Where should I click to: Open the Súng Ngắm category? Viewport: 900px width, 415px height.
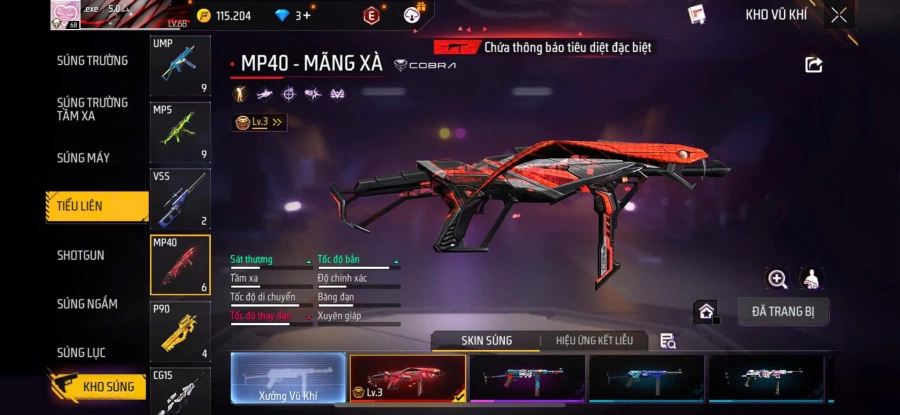87,304
